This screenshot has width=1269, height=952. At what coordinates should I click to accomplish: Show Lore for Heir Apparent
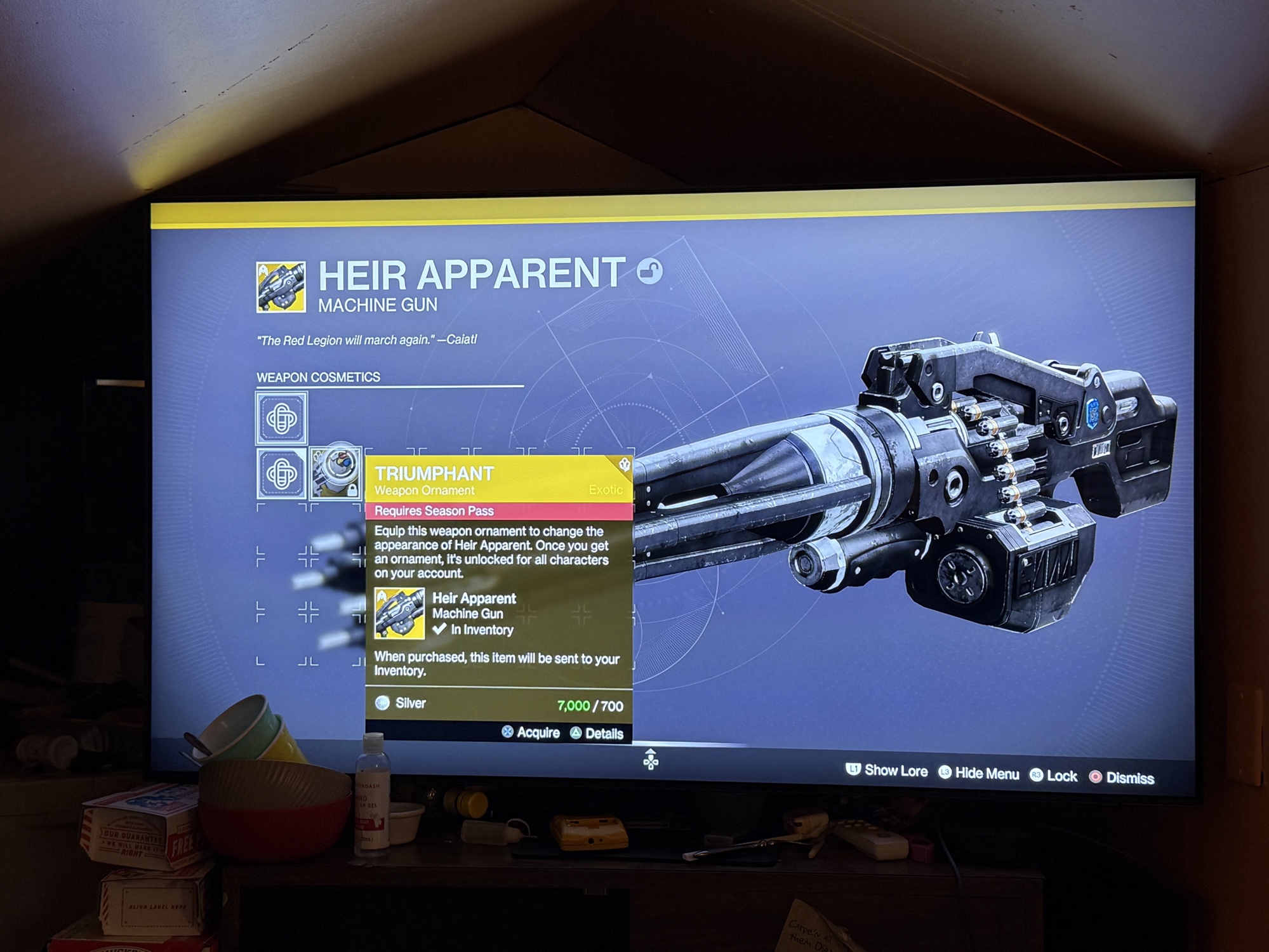(887, 770)
